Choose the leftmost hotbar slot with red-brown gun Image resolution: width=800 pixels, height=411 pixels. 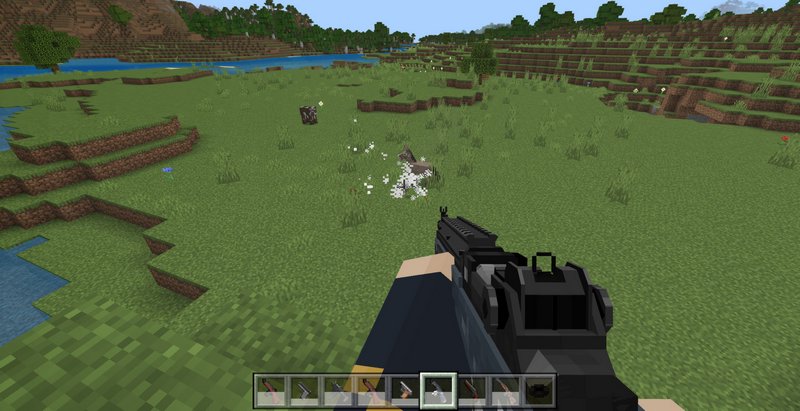pyautogui.click(x=268, y=390)
